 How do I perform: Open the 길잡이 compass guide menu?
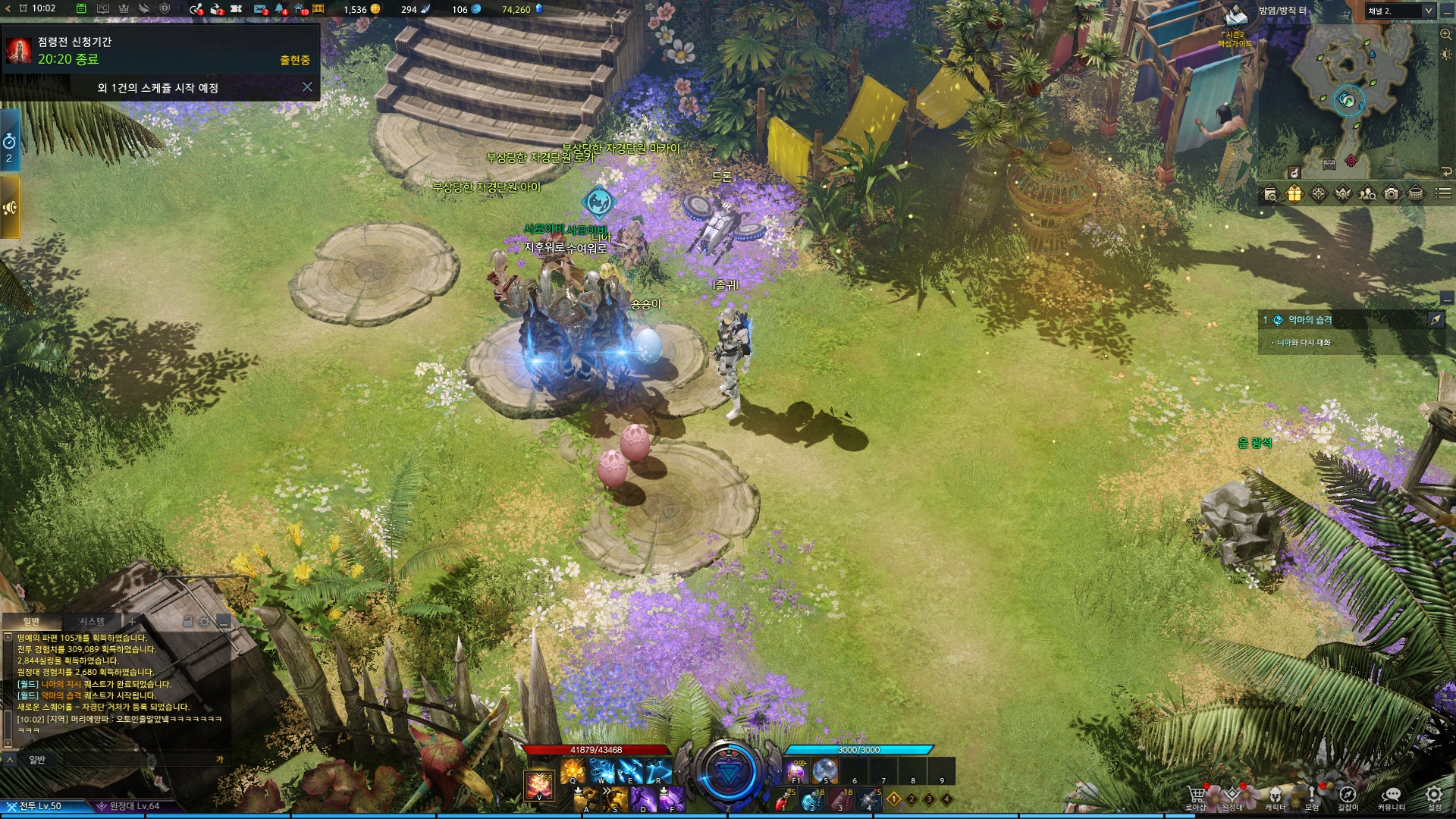tap(1348, 796)
